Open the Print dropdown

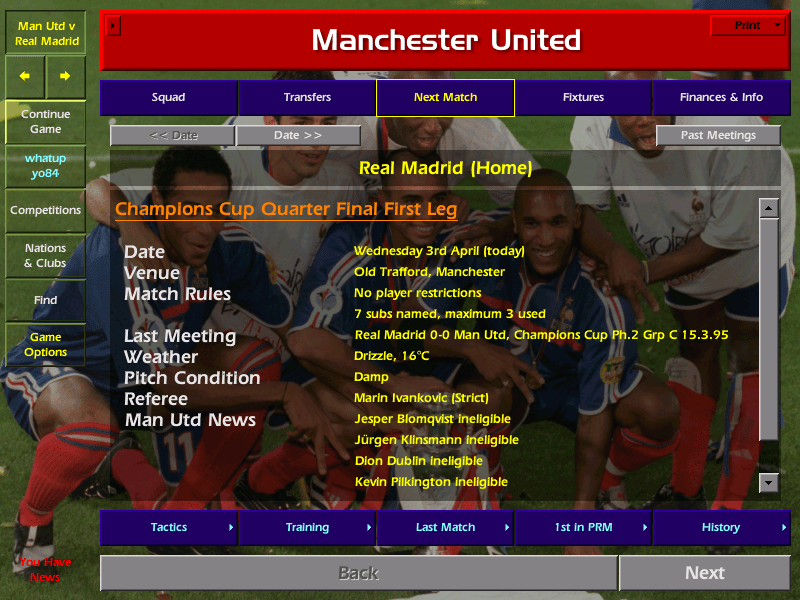(747, 26)
